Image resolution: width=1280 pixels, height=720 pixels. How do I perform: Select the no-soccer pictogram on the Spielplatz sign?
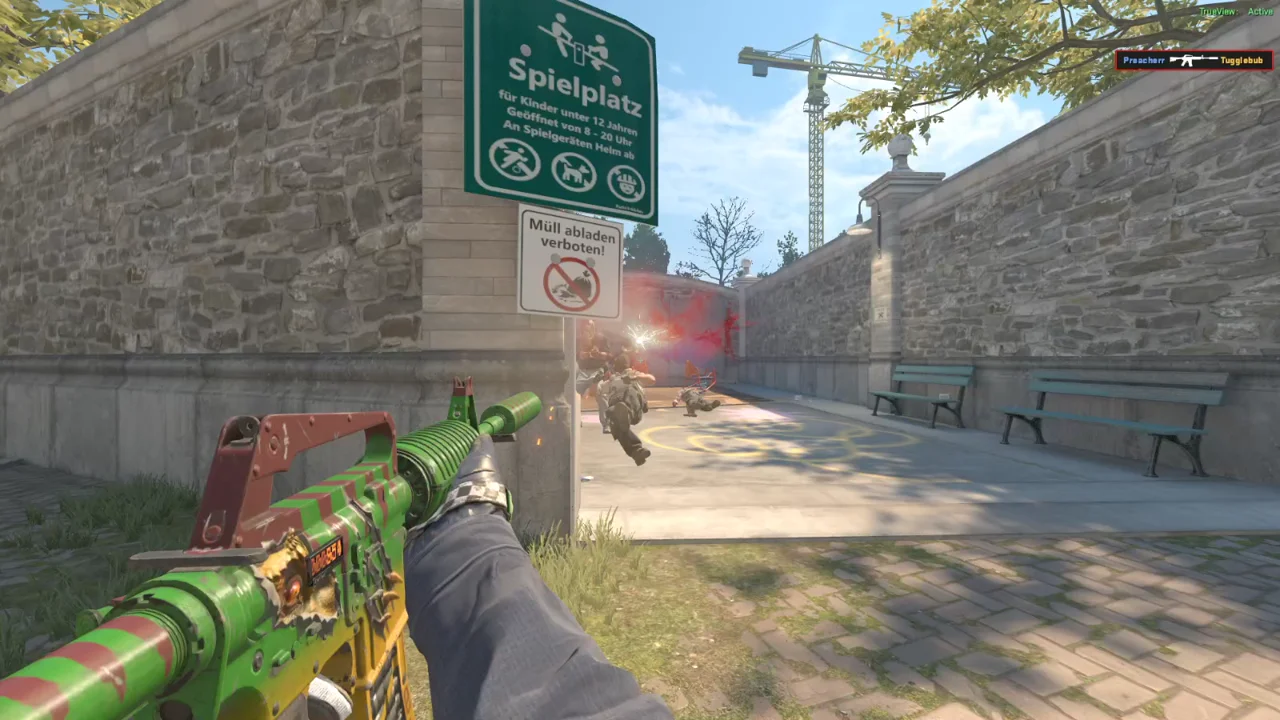pos(517,160)
